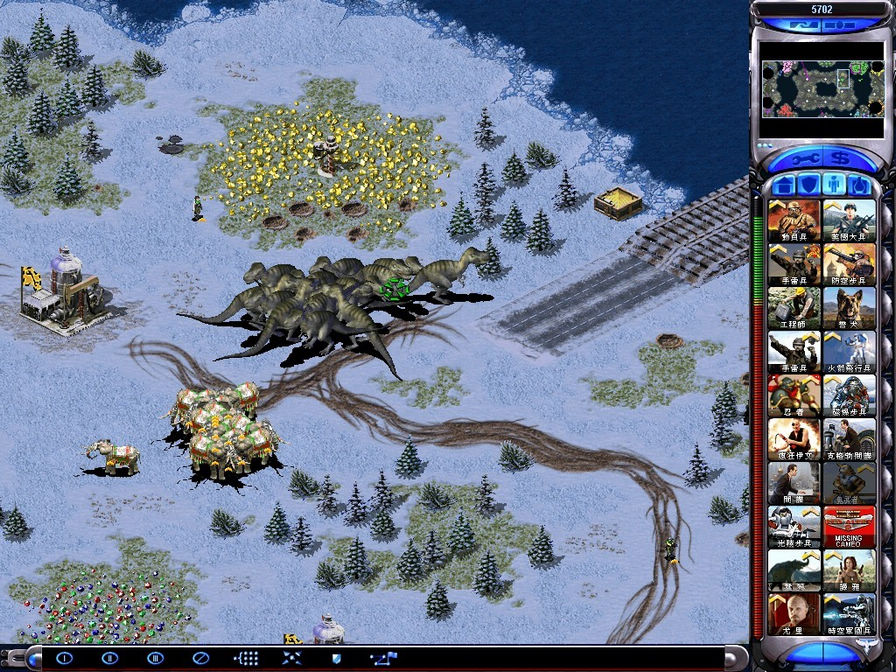Train the engineer with yellow hard hat

click(794, 307)
